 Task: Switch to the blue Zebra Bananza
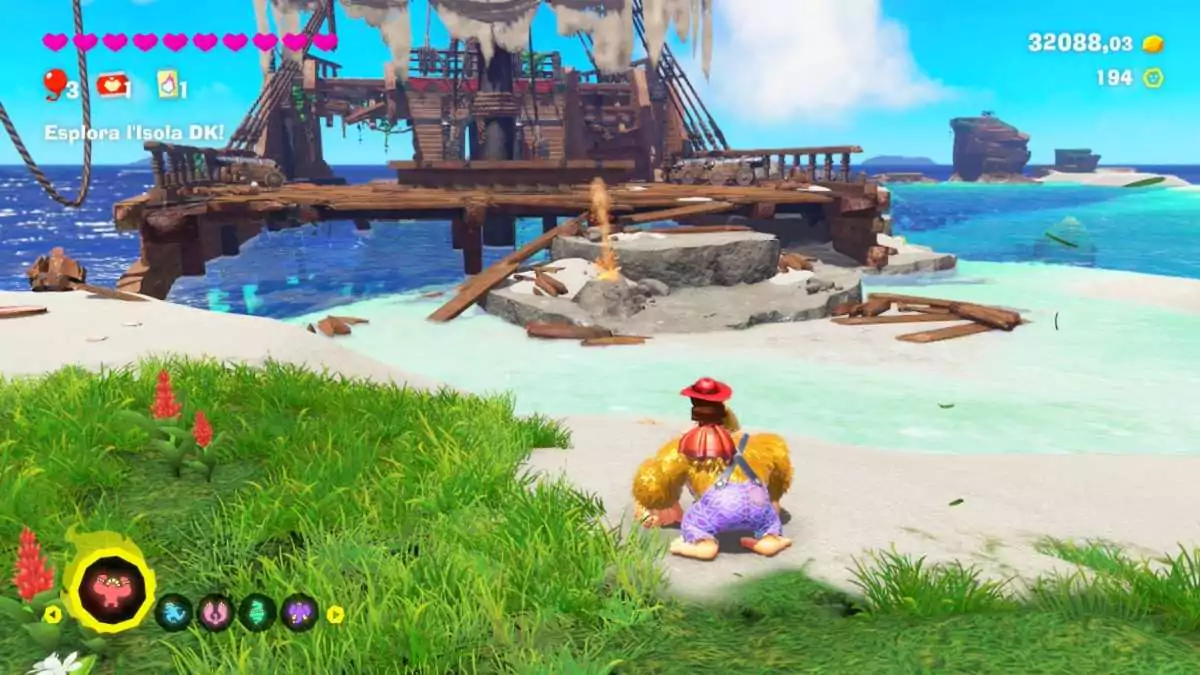coord(174,612)
